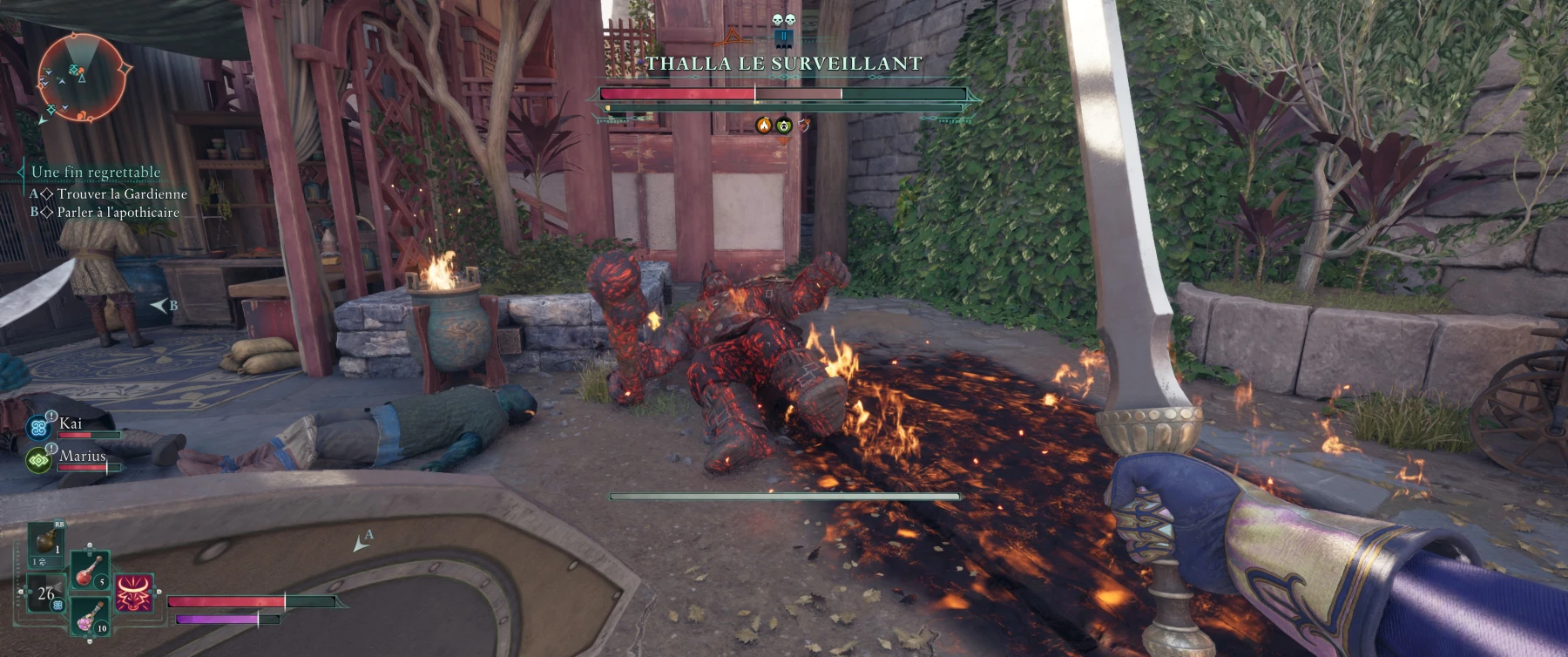This screenshot has width=1568, height=657.
Task: Click Marius's companion ability icon
Action: coord(39,459)
